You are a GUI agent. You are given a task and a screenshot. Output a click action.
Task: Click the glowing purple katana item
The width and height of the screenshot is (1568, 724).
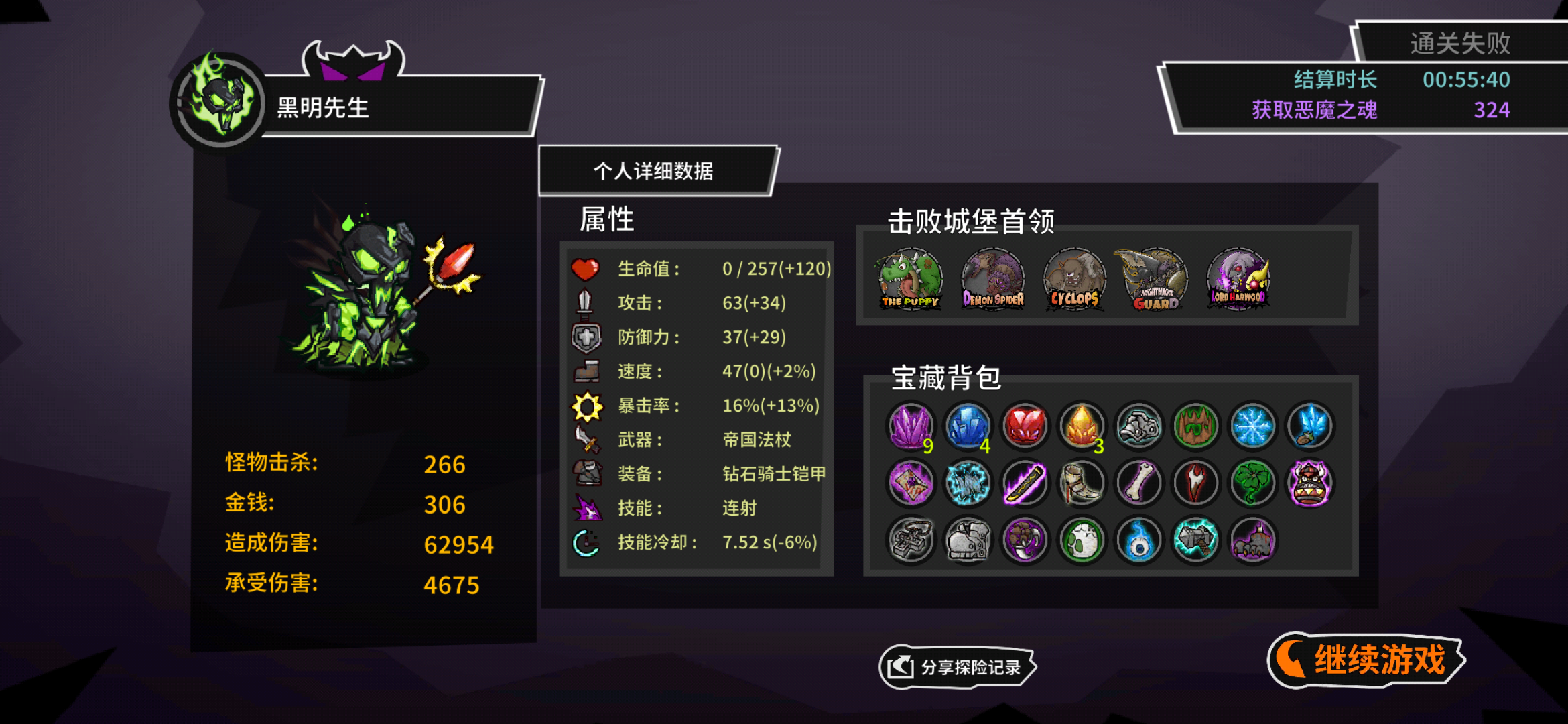point(1024,483)
